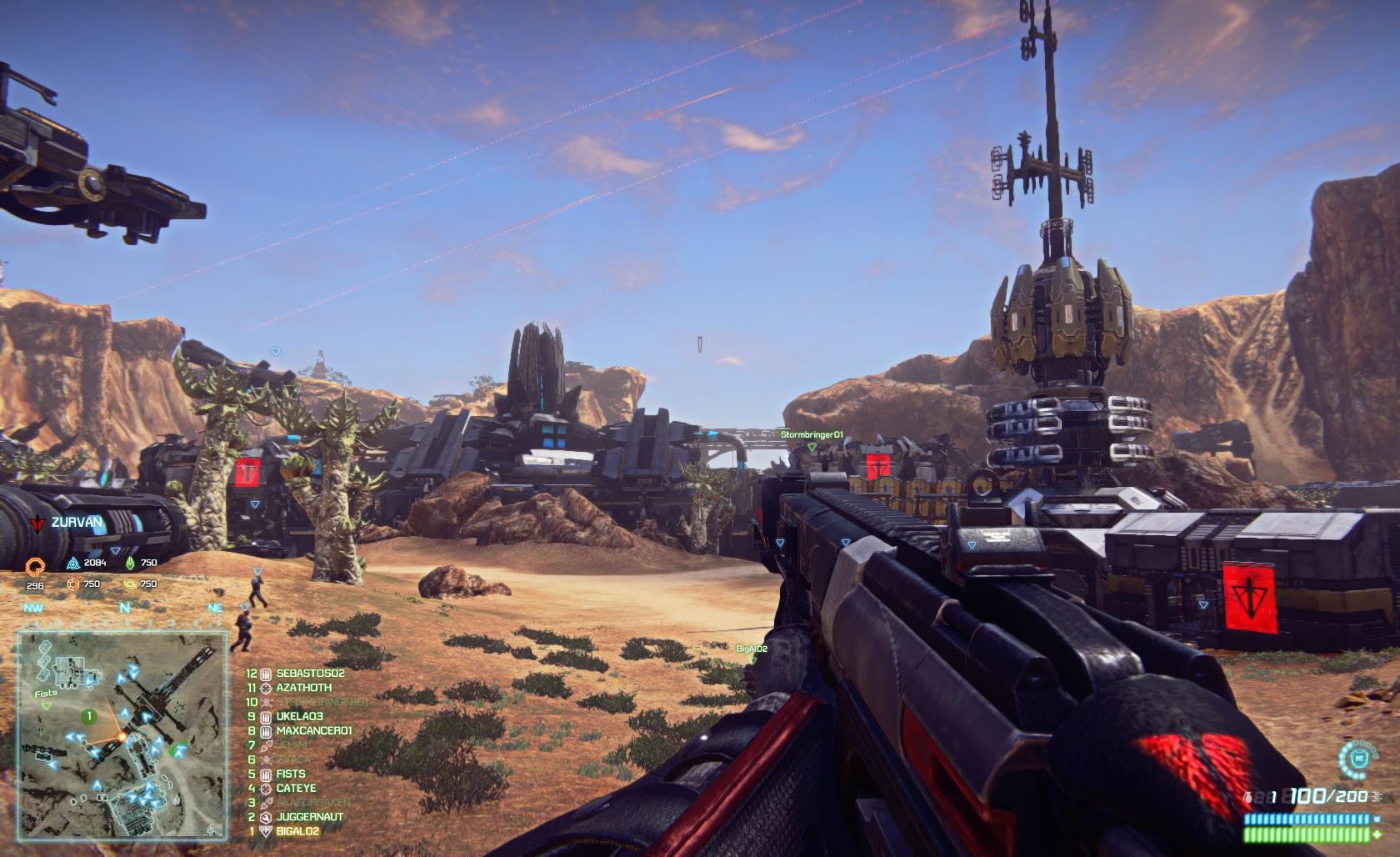
Task: Expand the point marker labeled 1 on minimap
Action: pos(88,715)
